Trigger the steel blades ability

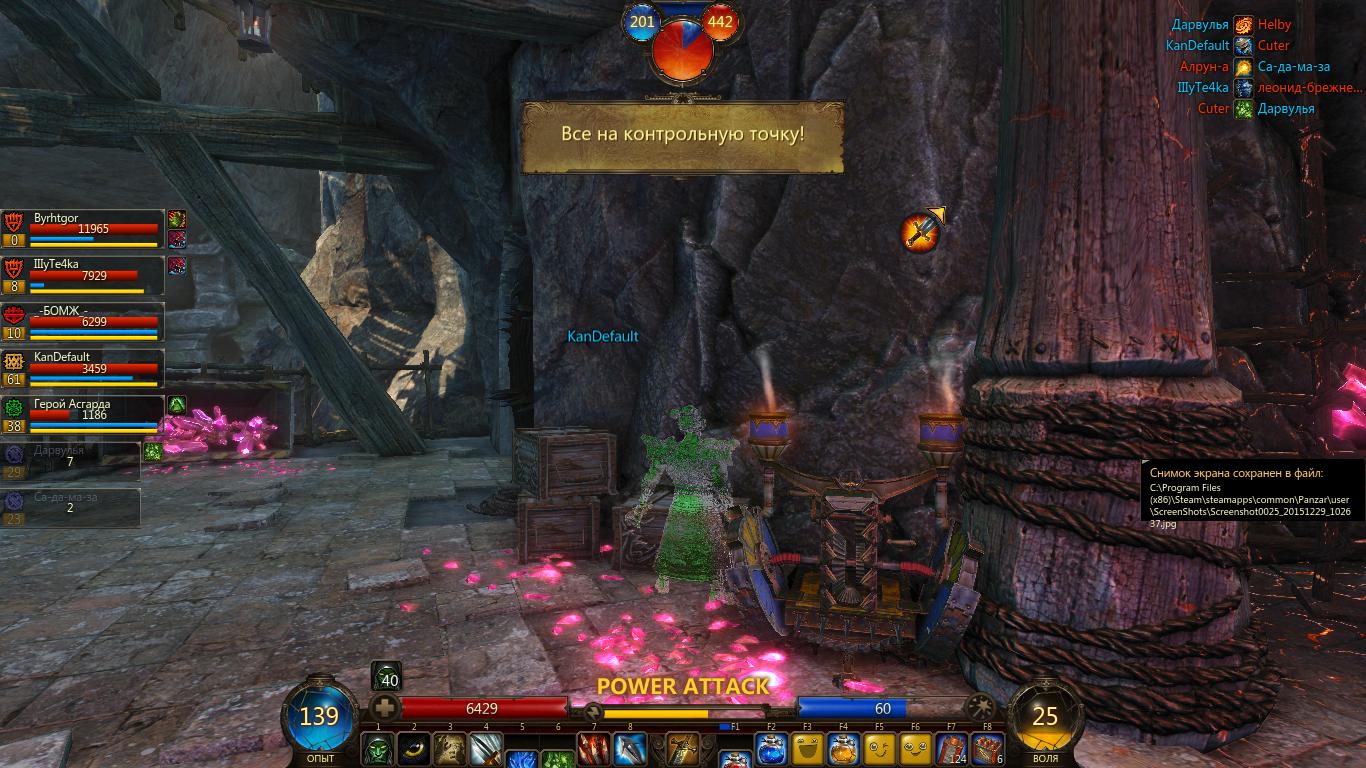486,749
